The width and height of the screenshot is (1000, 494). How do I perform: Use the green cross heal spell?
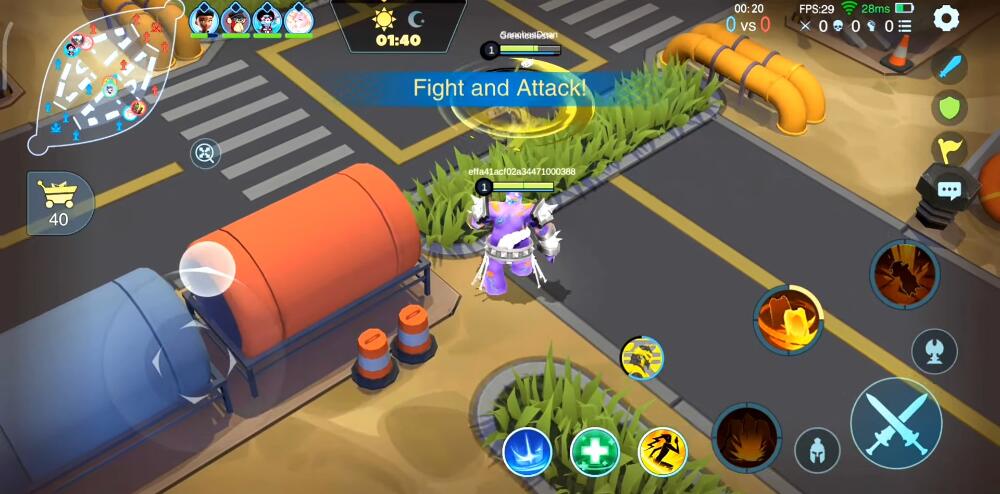click(x=594, y=451)
